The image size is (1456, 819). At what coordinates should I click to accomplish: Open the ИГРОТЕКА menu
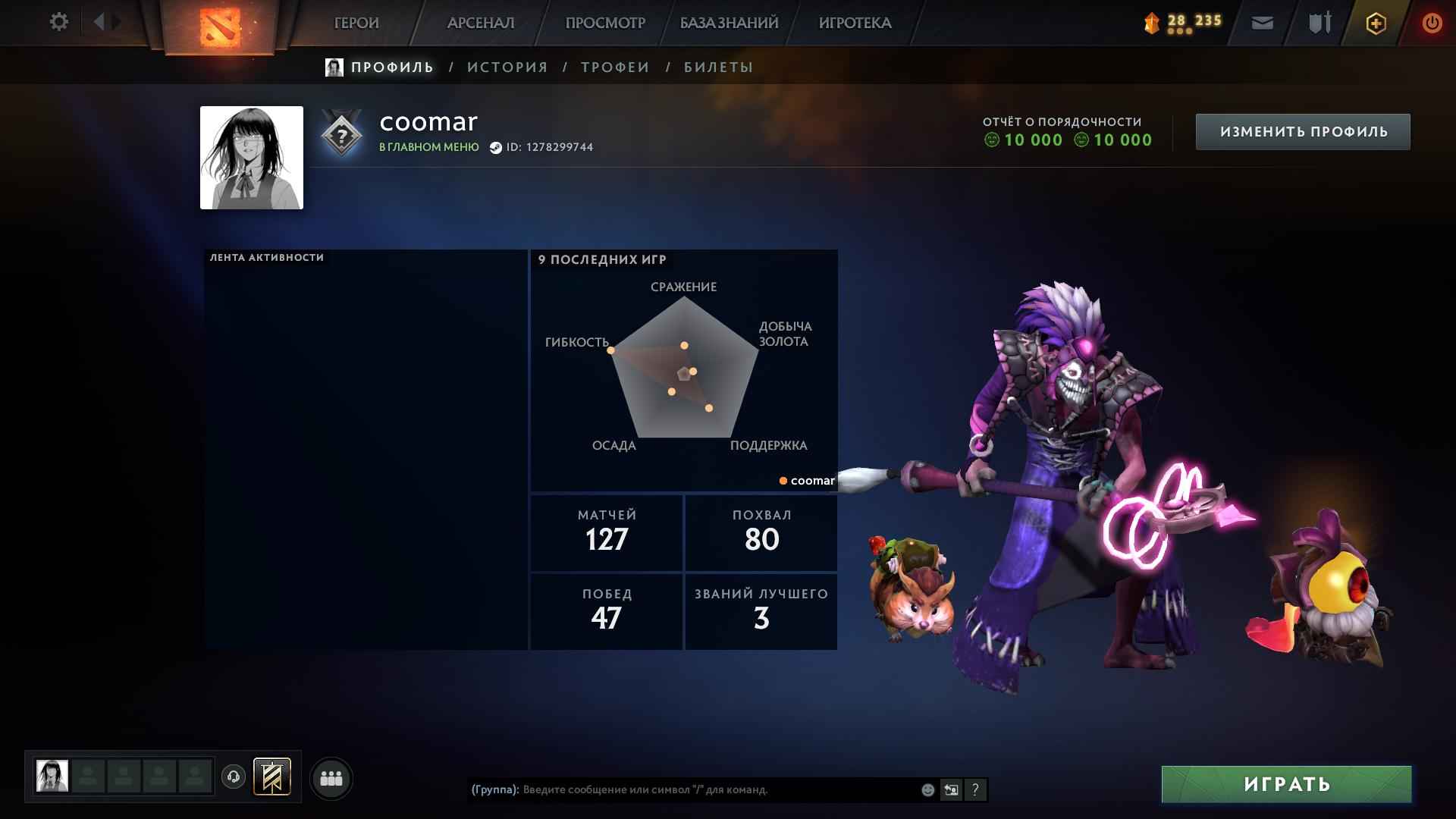[855, 23]
